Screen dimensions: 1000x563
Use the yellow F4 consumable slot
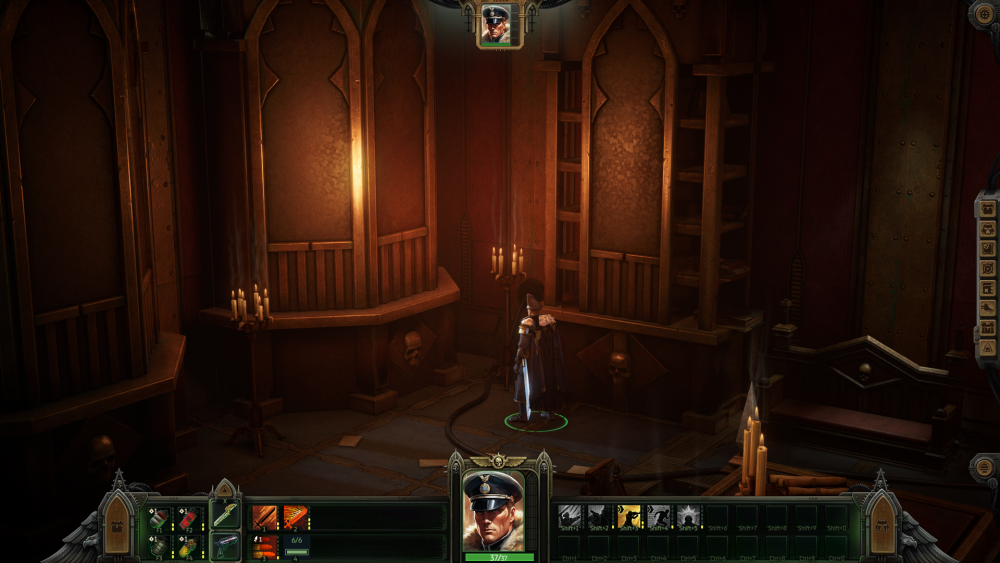click(189, 545)
